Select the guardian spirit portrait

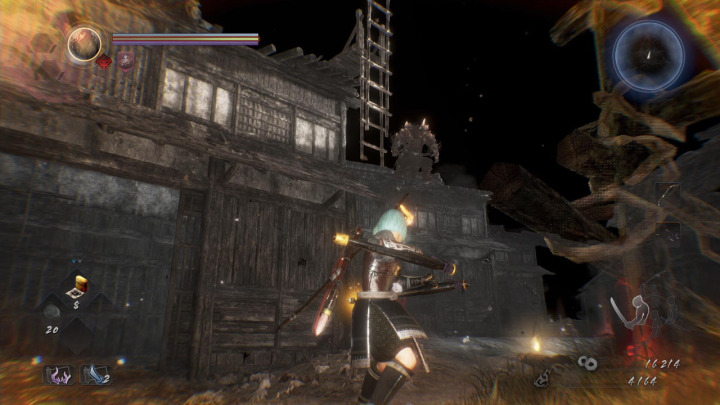point(85,43)
